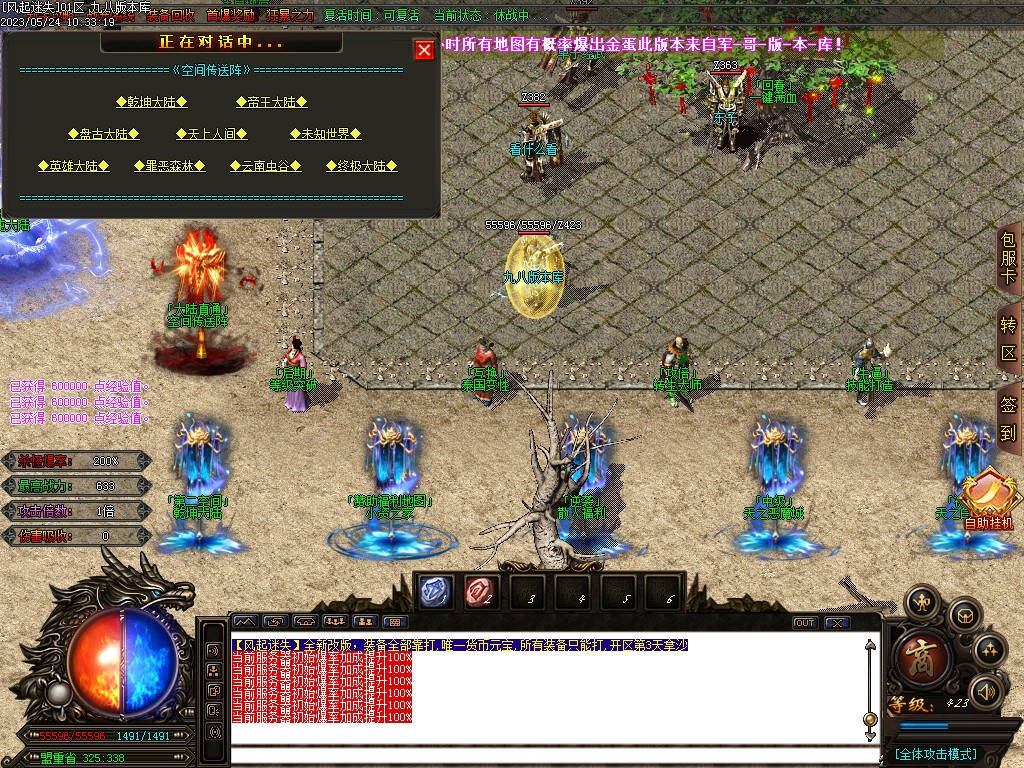Select 盘古大陆 from the teleport list
Viewport: 1024px width, 768px height.
103,134
